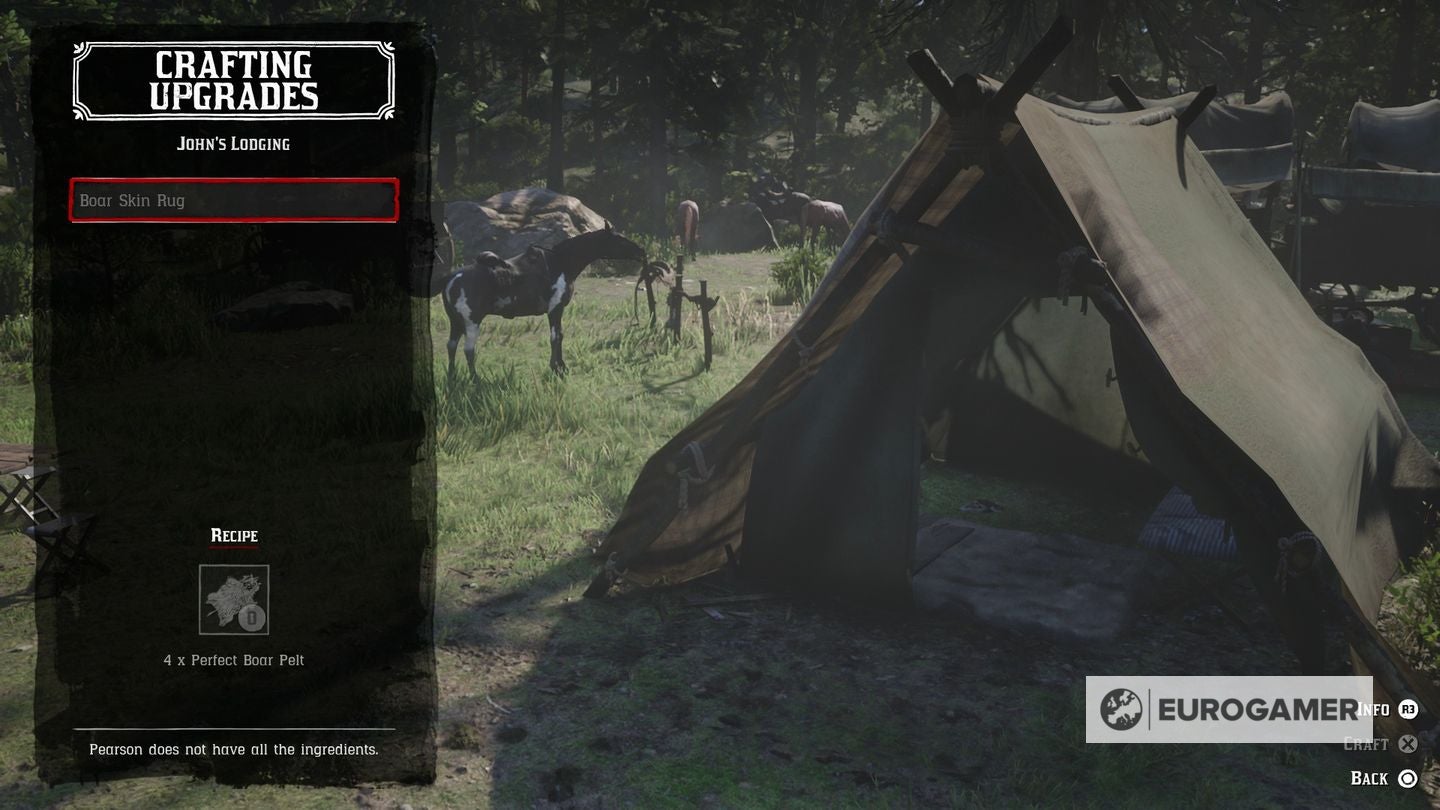Expand the ingredient list below the pelt icon
Viewport: 1440px width, 810px height.
pos(233,660)
